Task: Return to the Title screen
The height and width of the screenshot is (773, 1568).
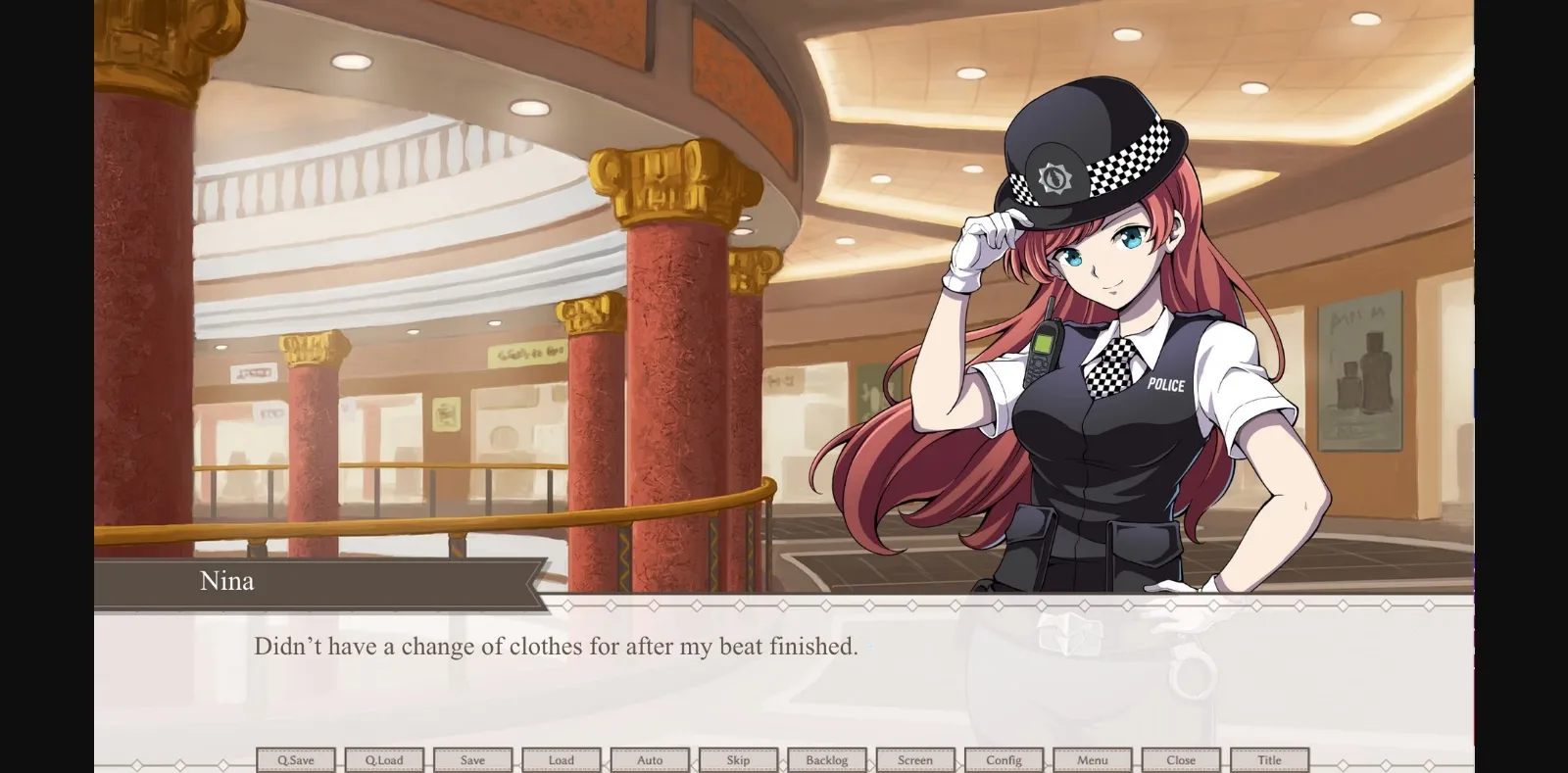Action: [1270, 759]
